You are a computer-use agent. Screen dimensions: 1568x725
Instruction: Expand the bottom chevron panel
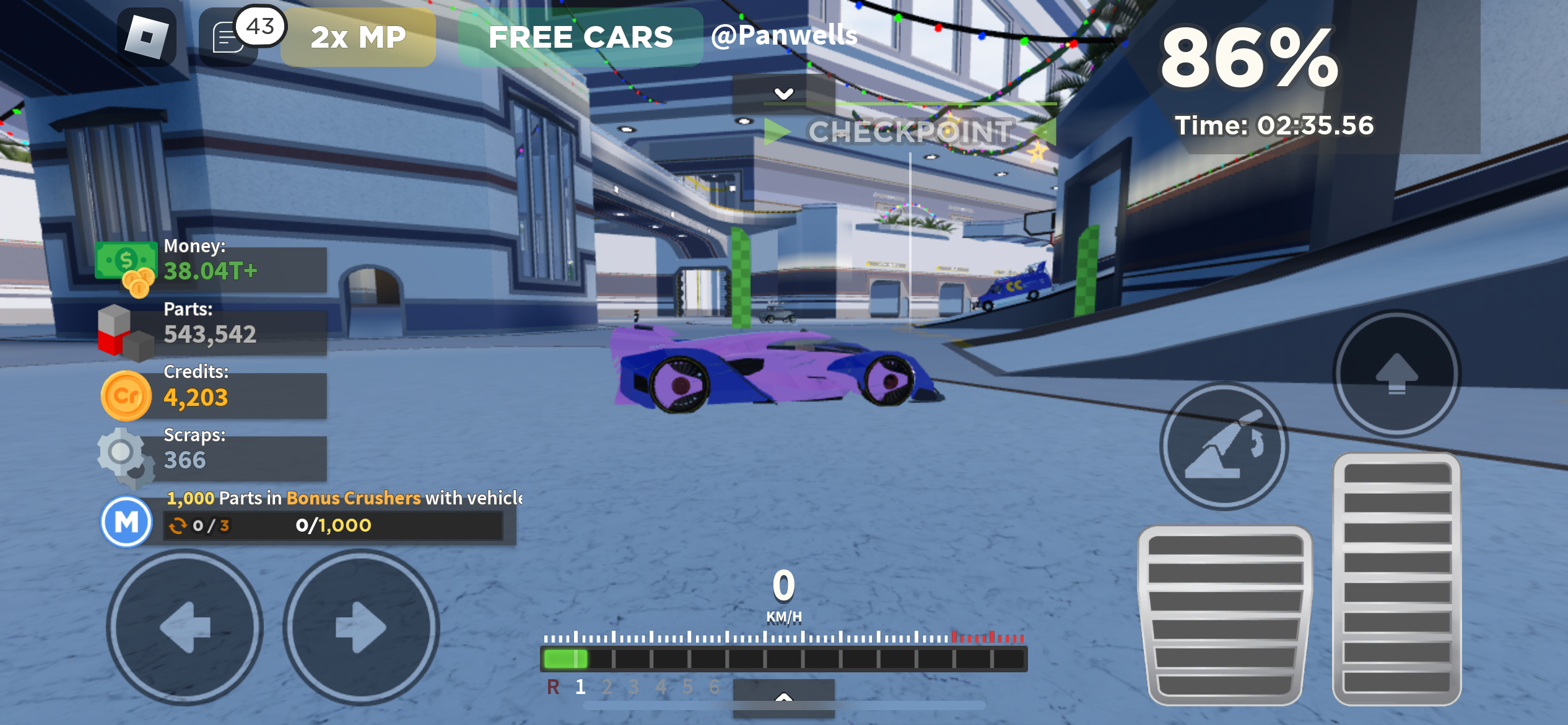(x=783, y=697)
